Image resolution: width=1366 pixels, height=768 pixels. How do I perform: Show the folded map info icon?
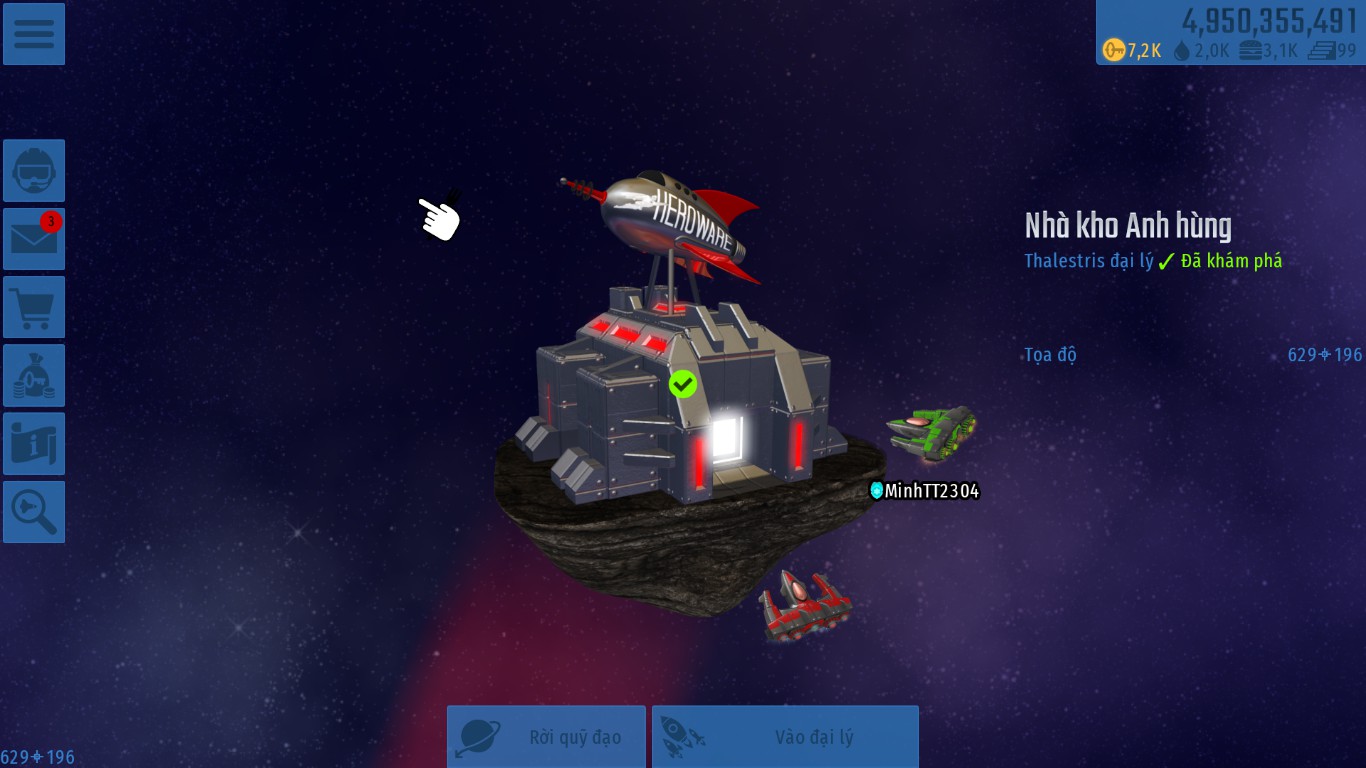34,444
